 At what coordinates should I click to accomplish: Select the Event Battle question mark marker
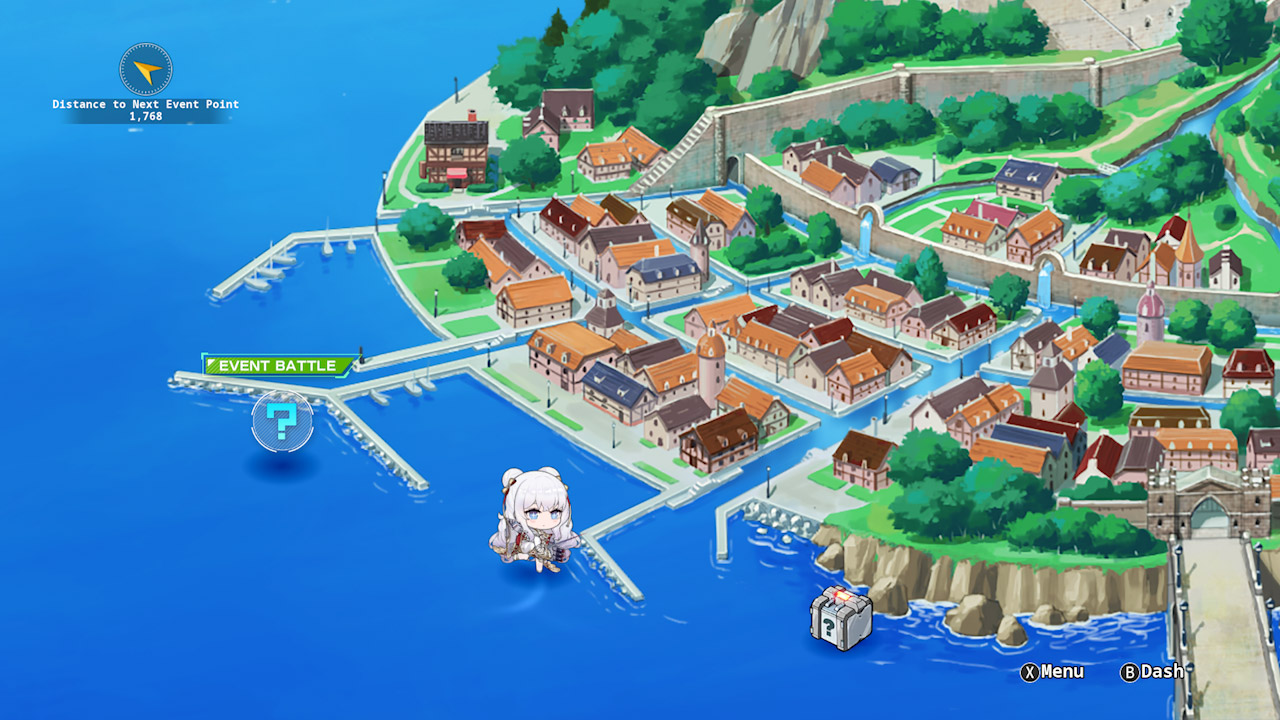click(x=282, y=422)
